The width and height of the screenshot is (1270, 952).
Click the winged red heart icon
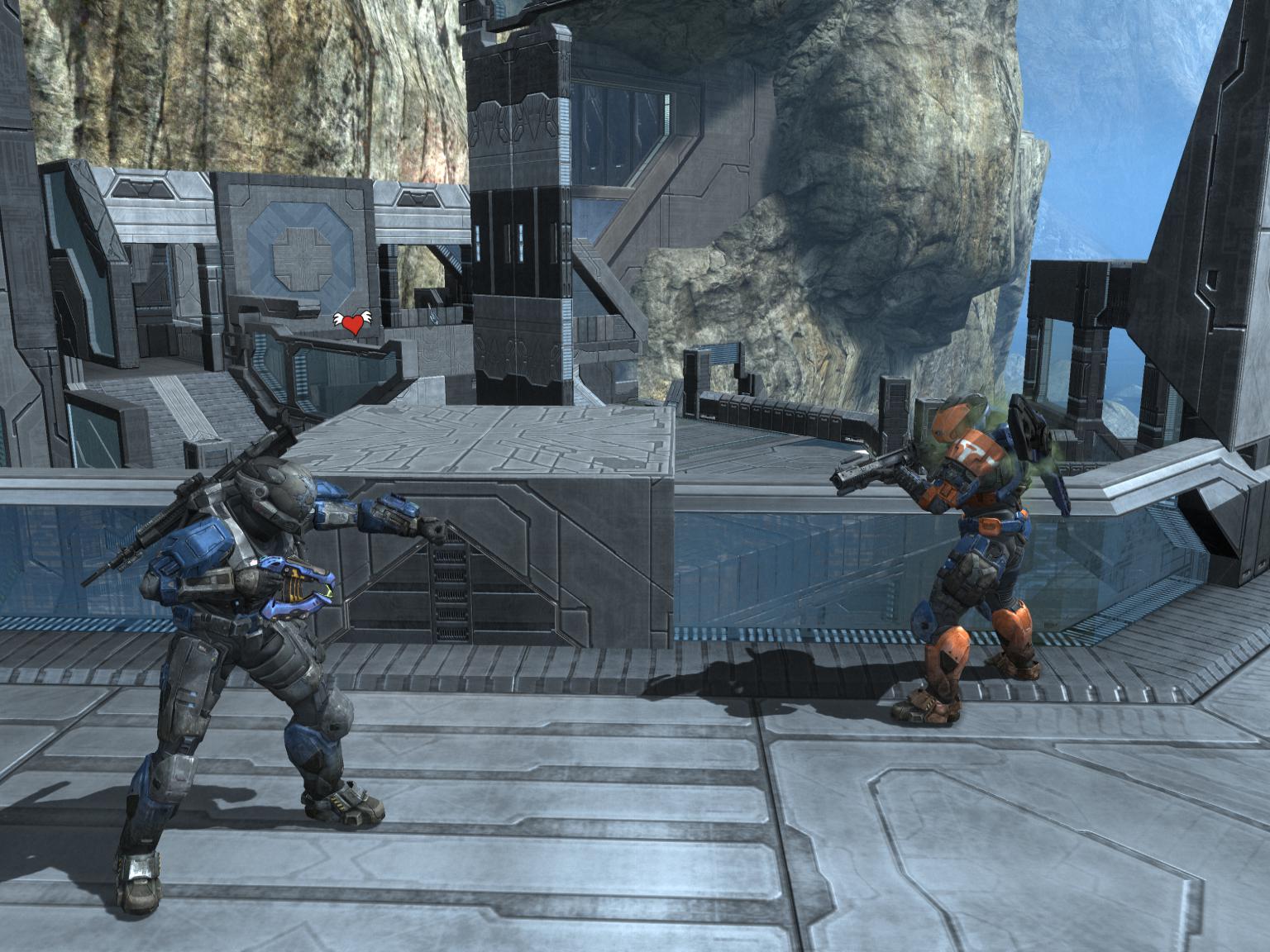pos(352,323)
